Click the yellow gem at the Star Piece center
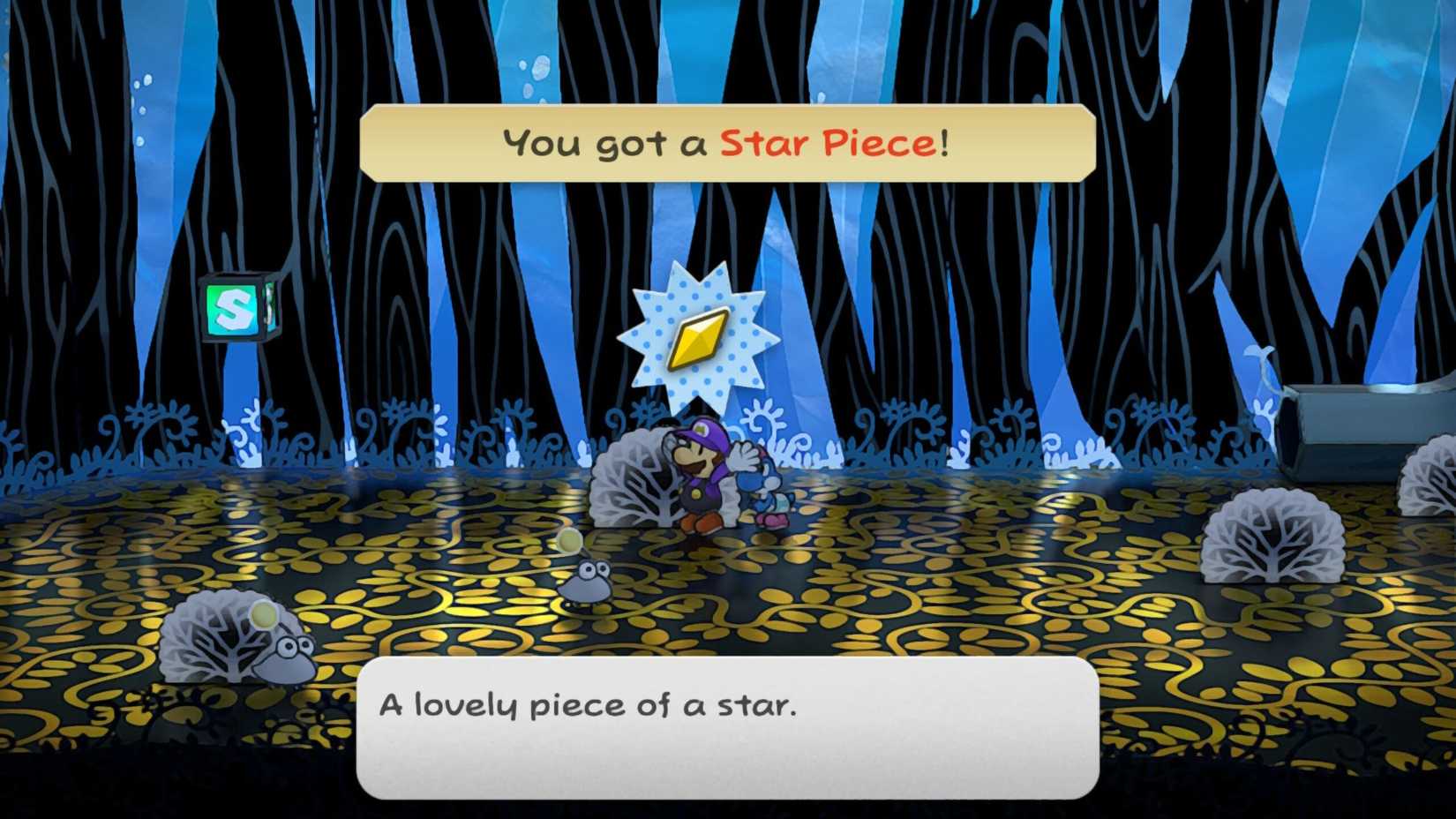The height and width of the screenshot is (819, 1456). 697,336
